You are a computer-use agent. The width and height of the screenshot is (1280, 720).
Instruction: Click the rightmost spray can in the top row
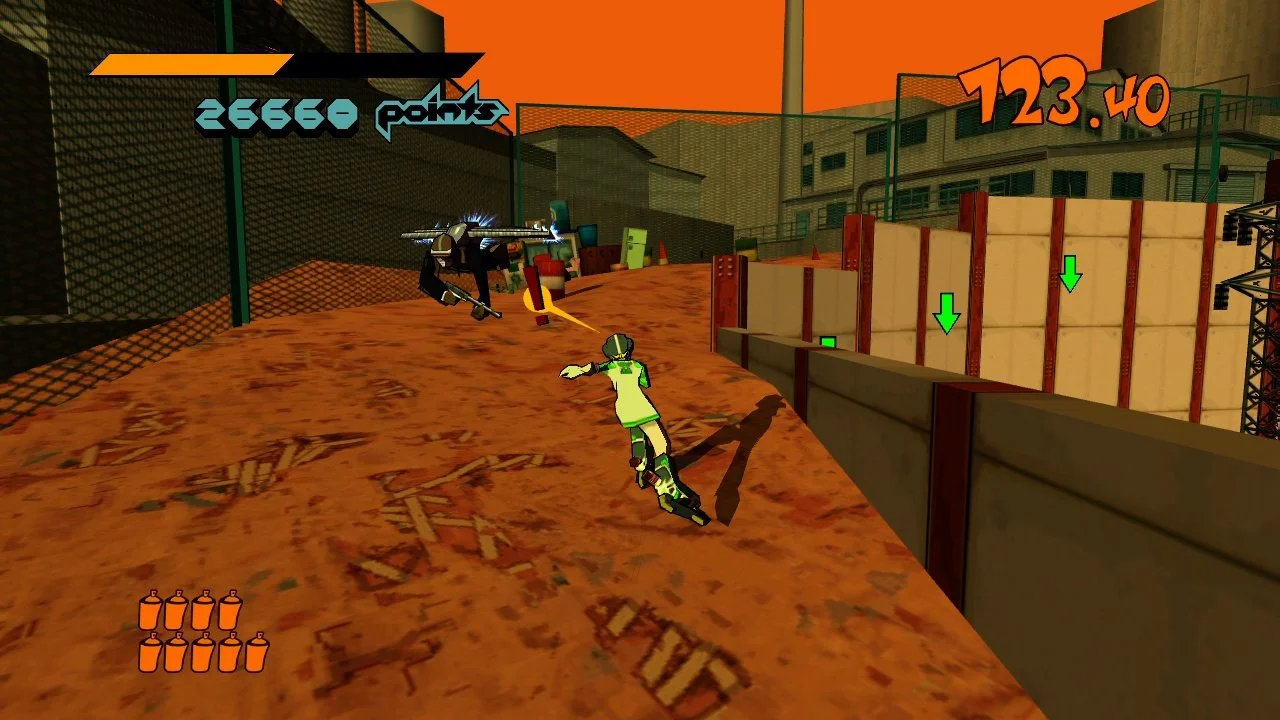(x=230, y=612)
